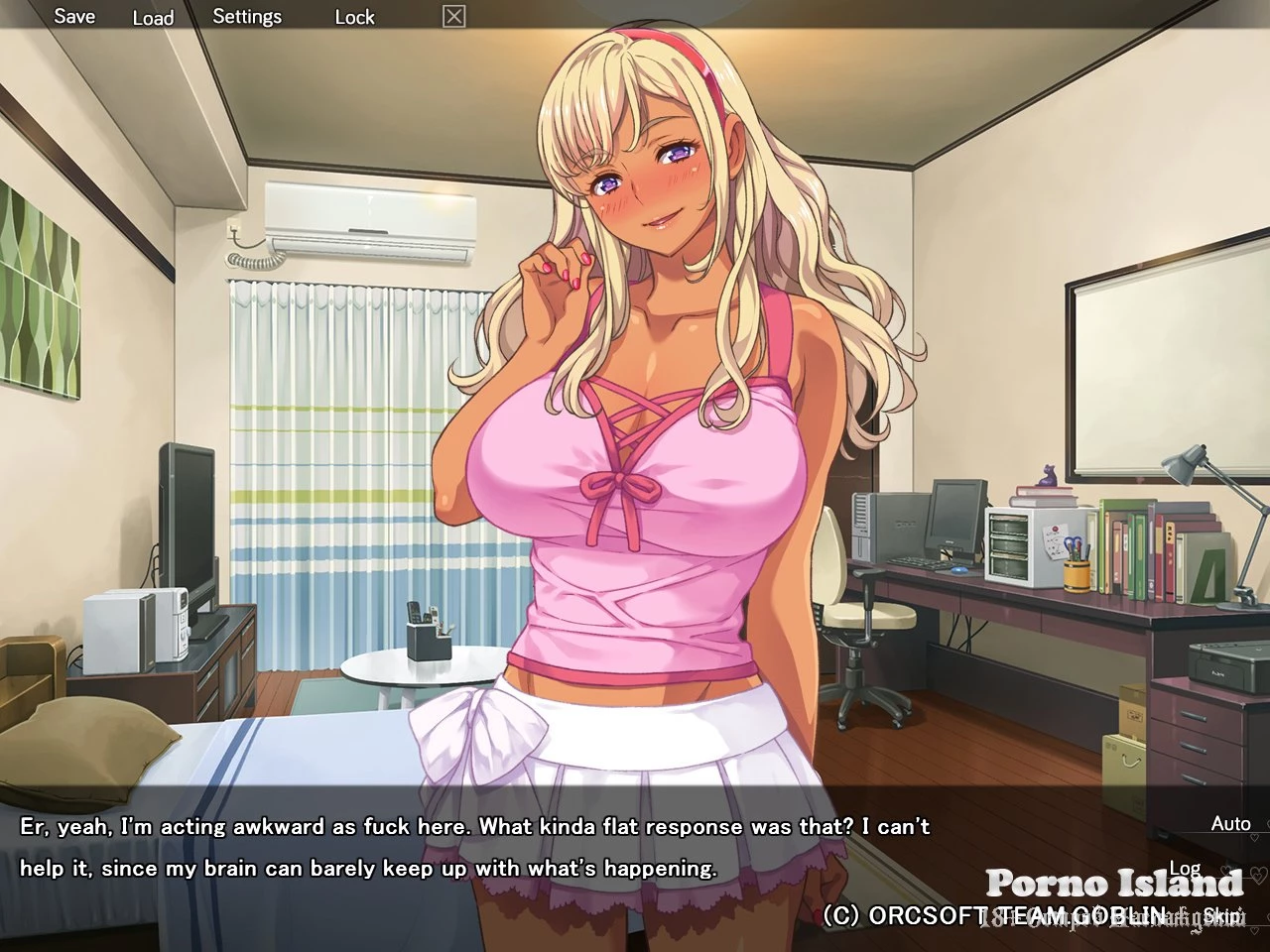The height and width of the screenshot is (952, 1270).
Task: Toggle the Lock option
Action: pyautogui.click(x=354, y=17)
